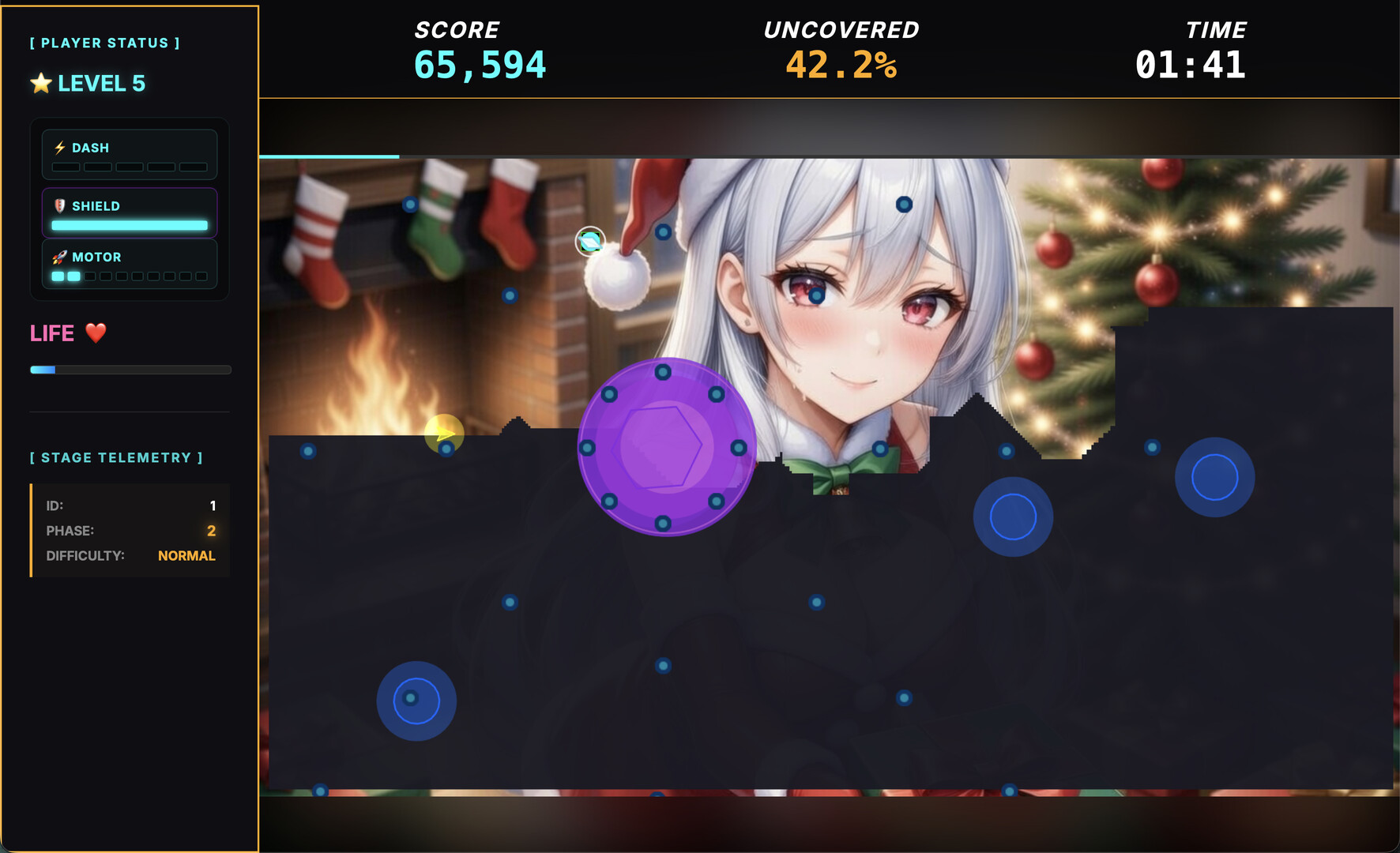Toggle the first empty Dash segment
1400x853 pixels.
[66, 167]
